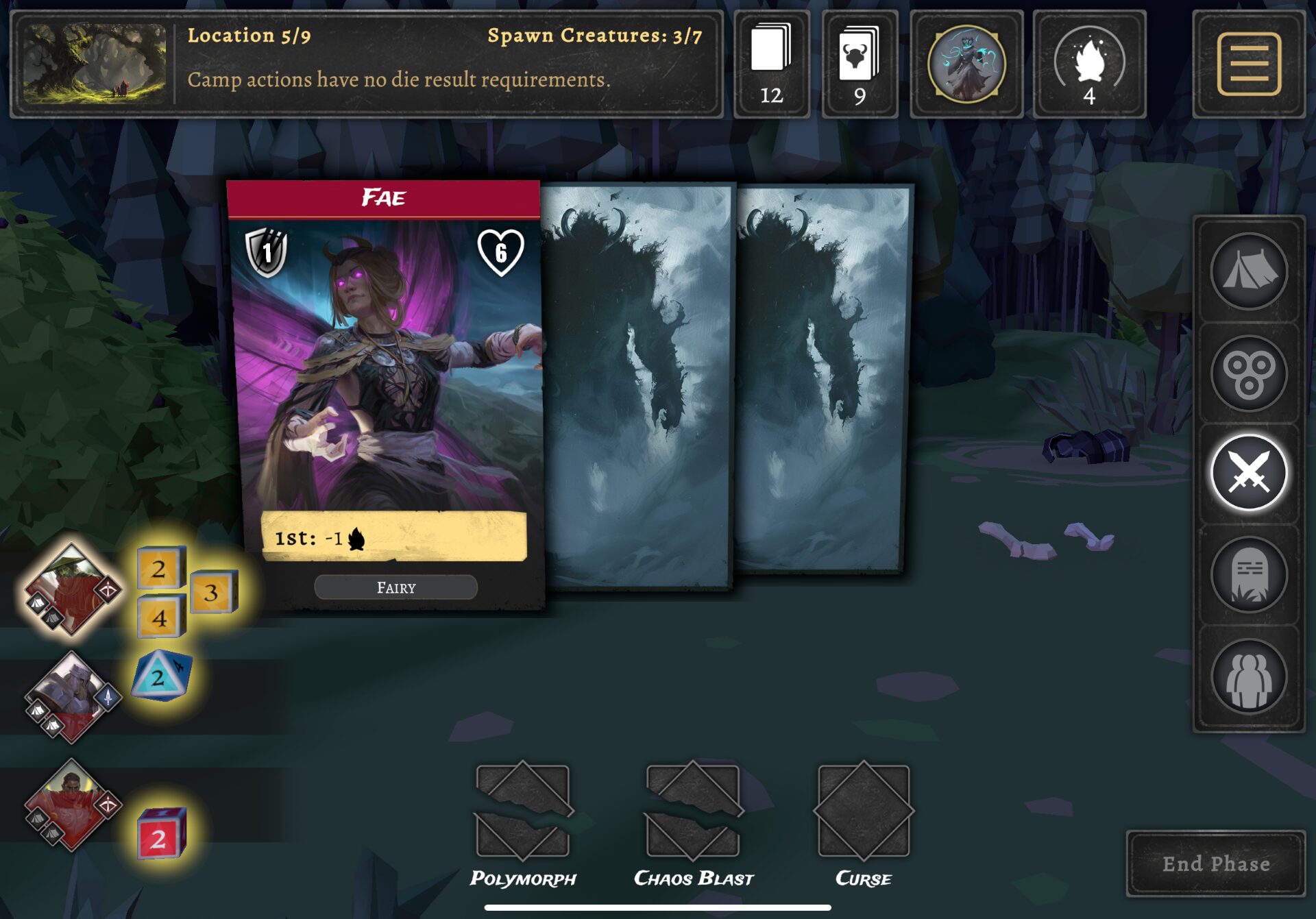Click the End Phase button
This screenshot has width=1316, height=919.
(x=1215, y=863)
